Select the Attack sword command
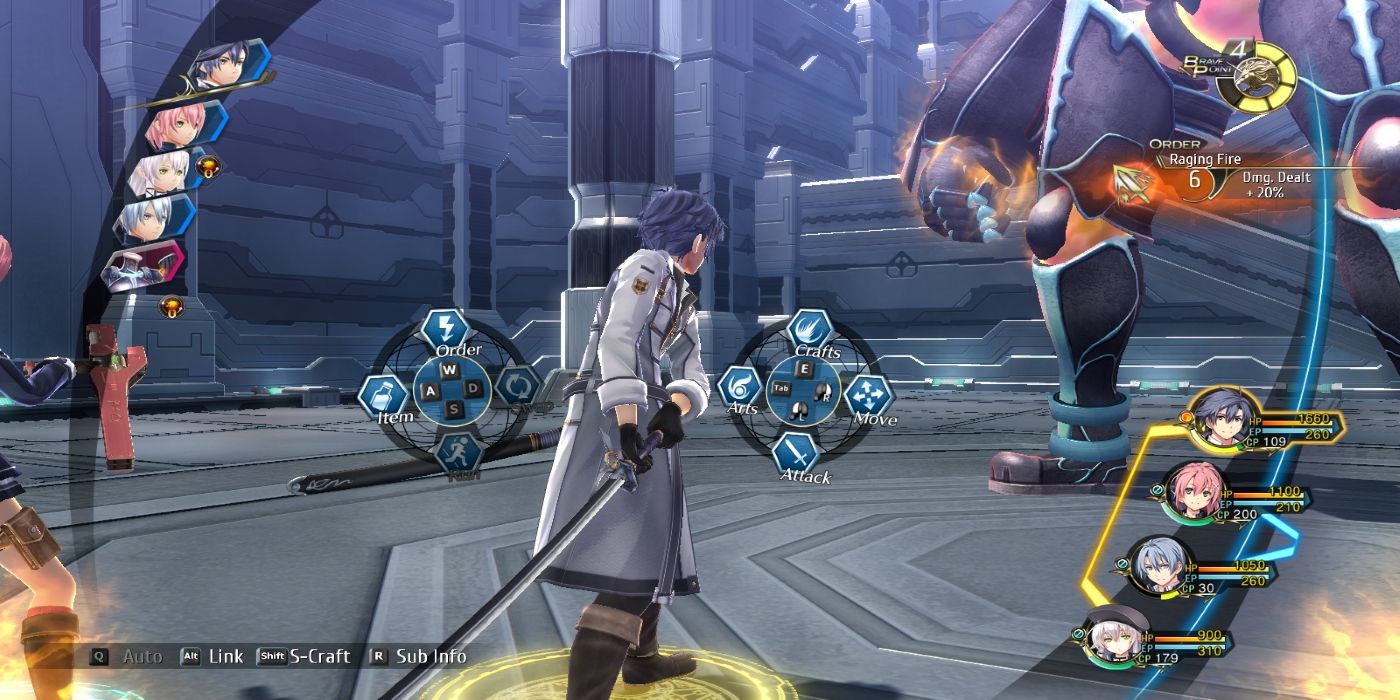 coord(797,455)
